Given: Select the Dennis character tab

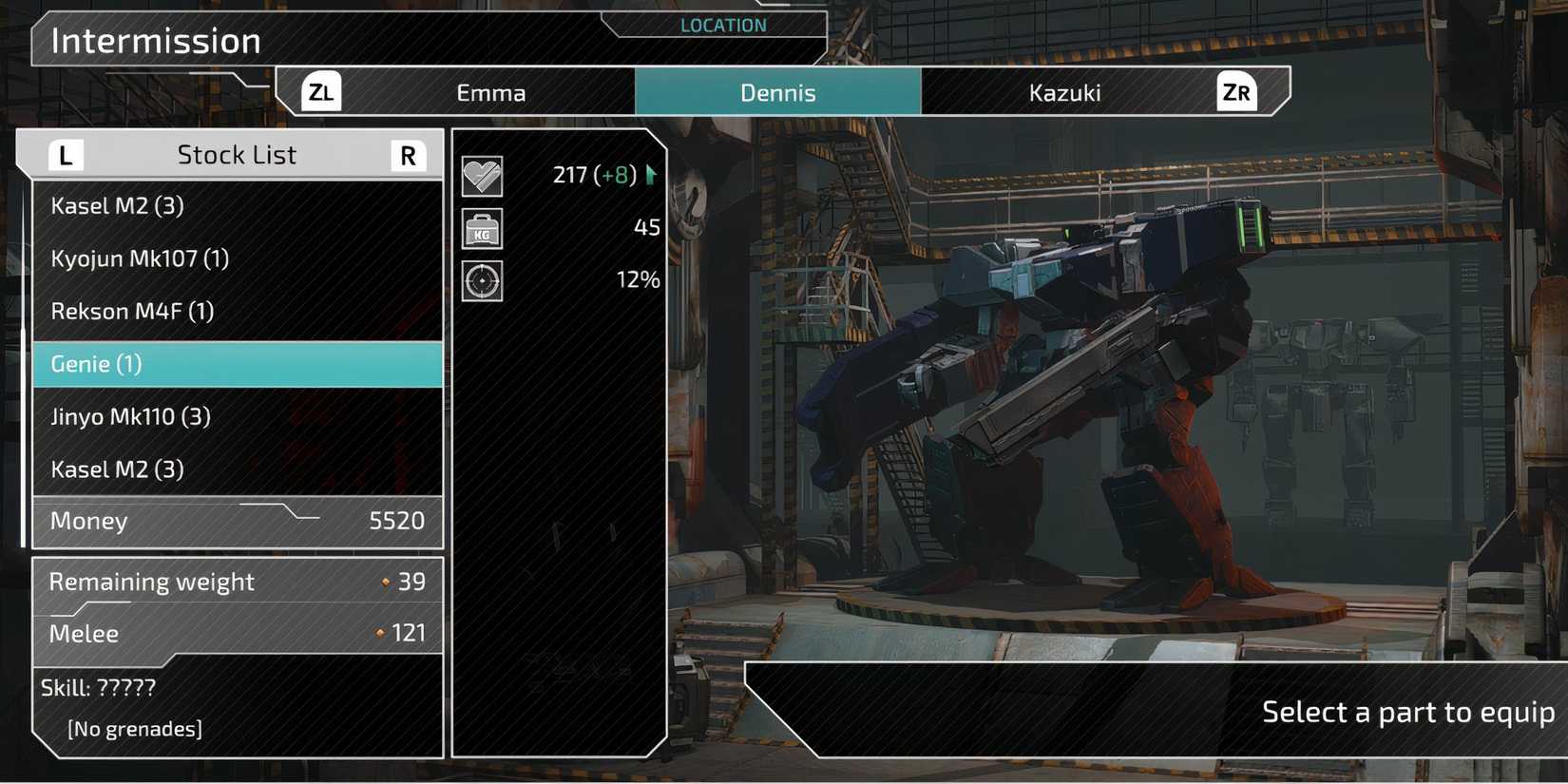Looking at the screenshot, I should [778, 91].
